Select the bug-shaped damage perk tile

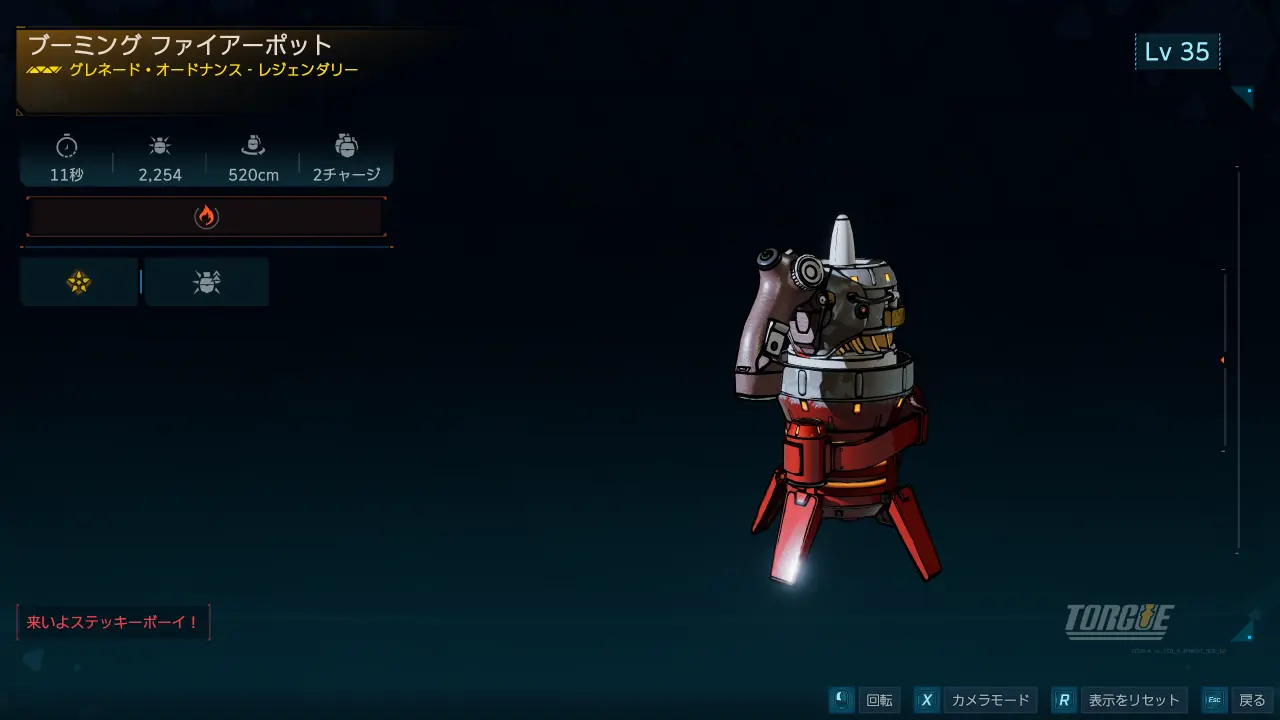pos(207,283)
